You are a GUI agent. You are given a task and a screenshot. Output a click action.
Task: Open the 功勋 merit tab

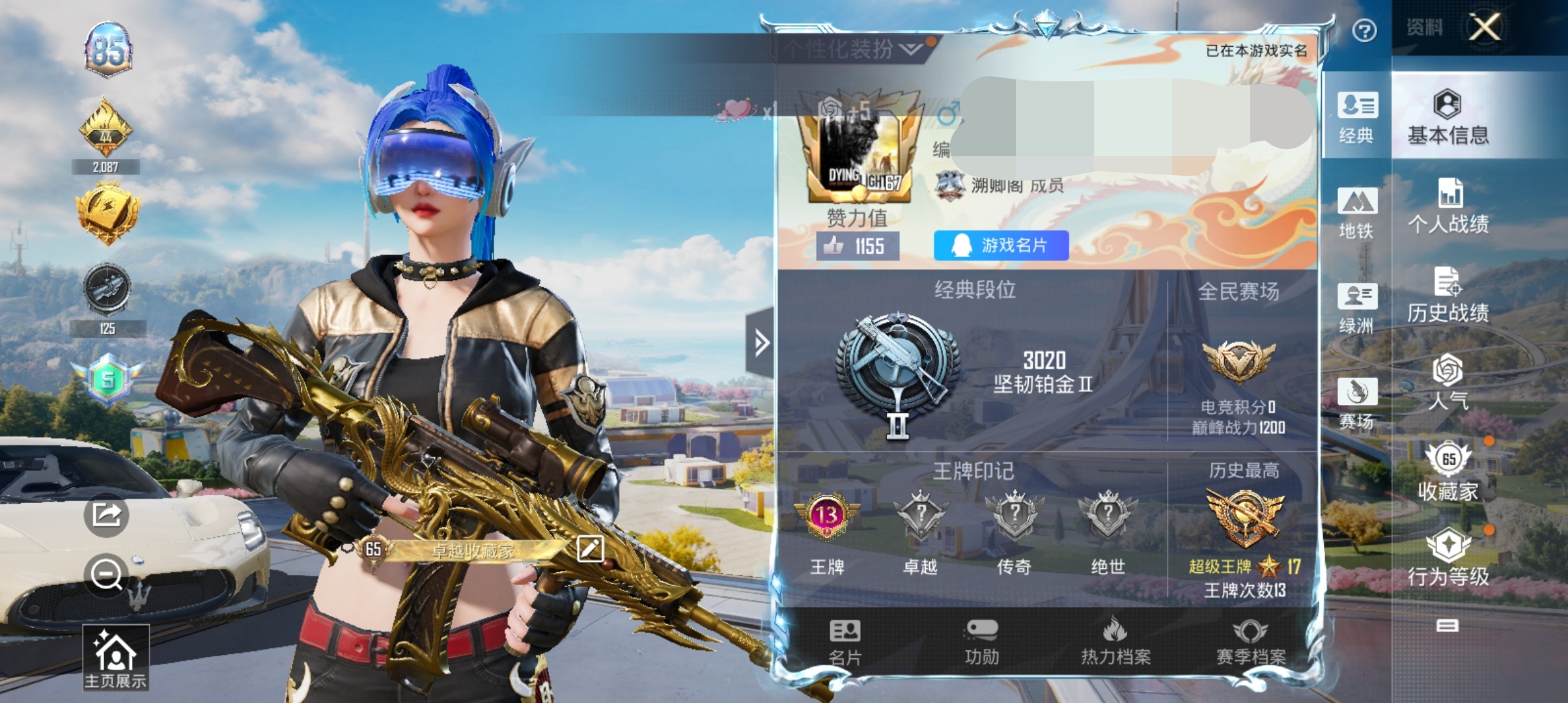(981, 642)
